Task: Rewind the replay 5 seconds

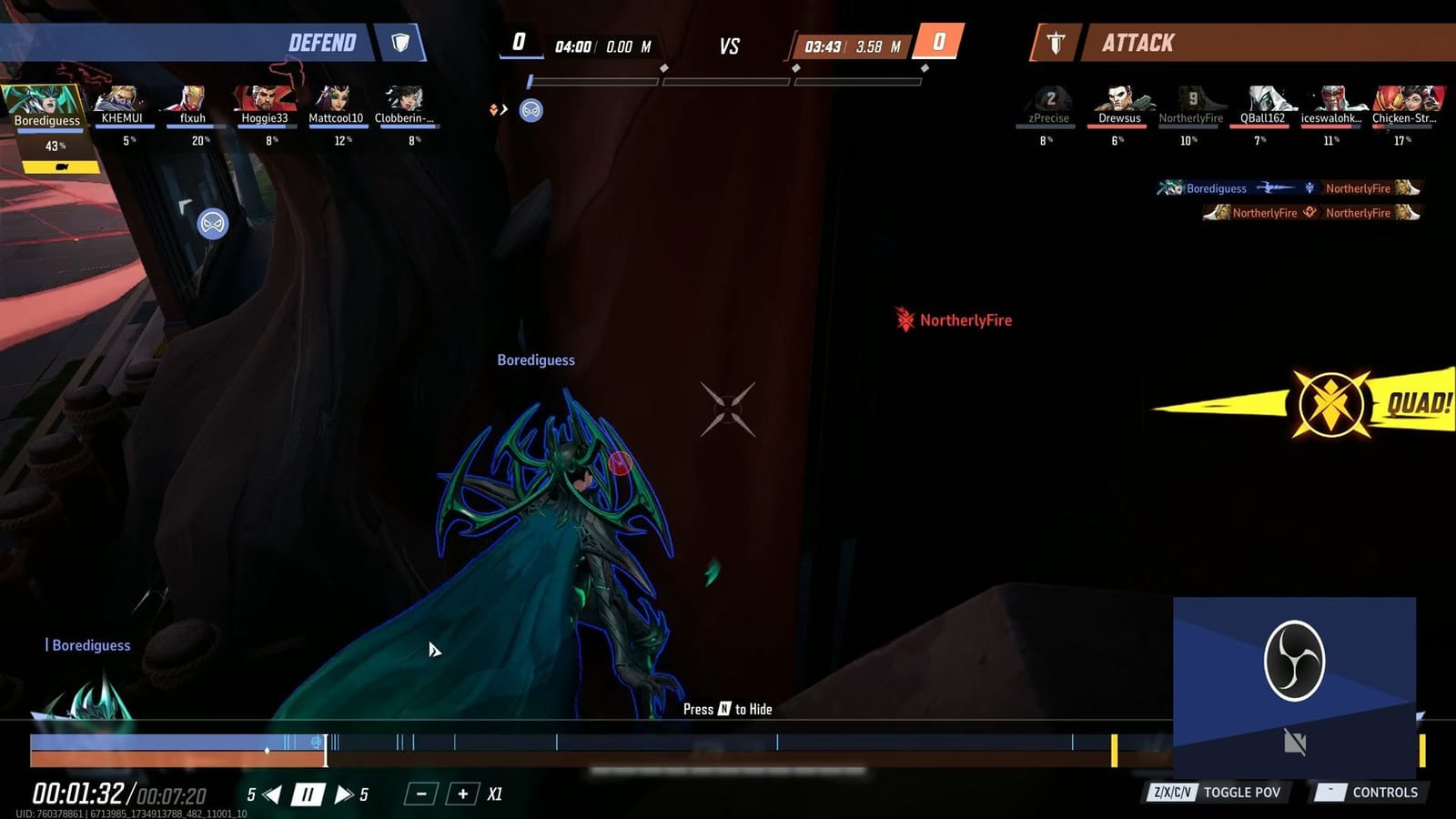Action: (x=270, y=793)
